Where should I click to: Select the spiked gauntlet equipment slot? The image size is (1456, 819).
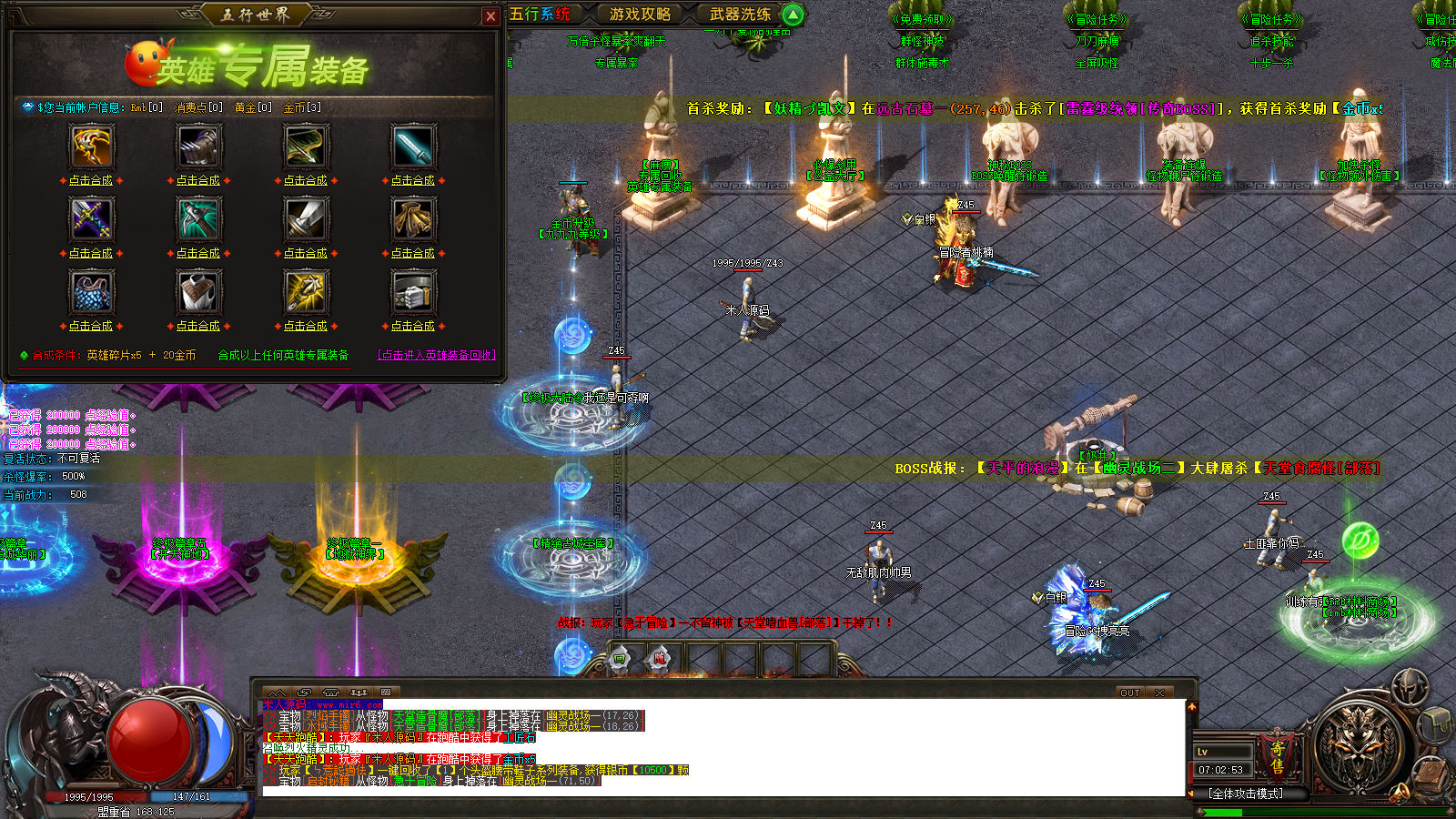point(198,146)
